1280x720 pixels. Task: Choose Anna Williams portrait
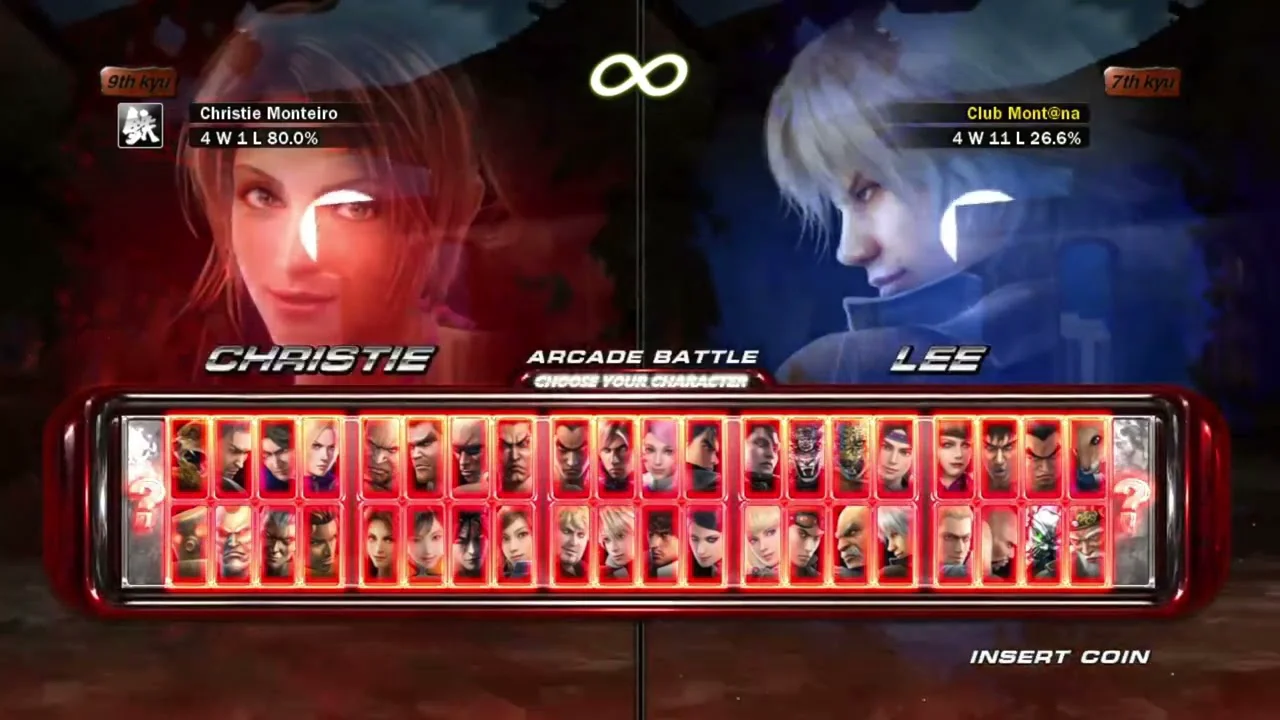tap(953, 456)
